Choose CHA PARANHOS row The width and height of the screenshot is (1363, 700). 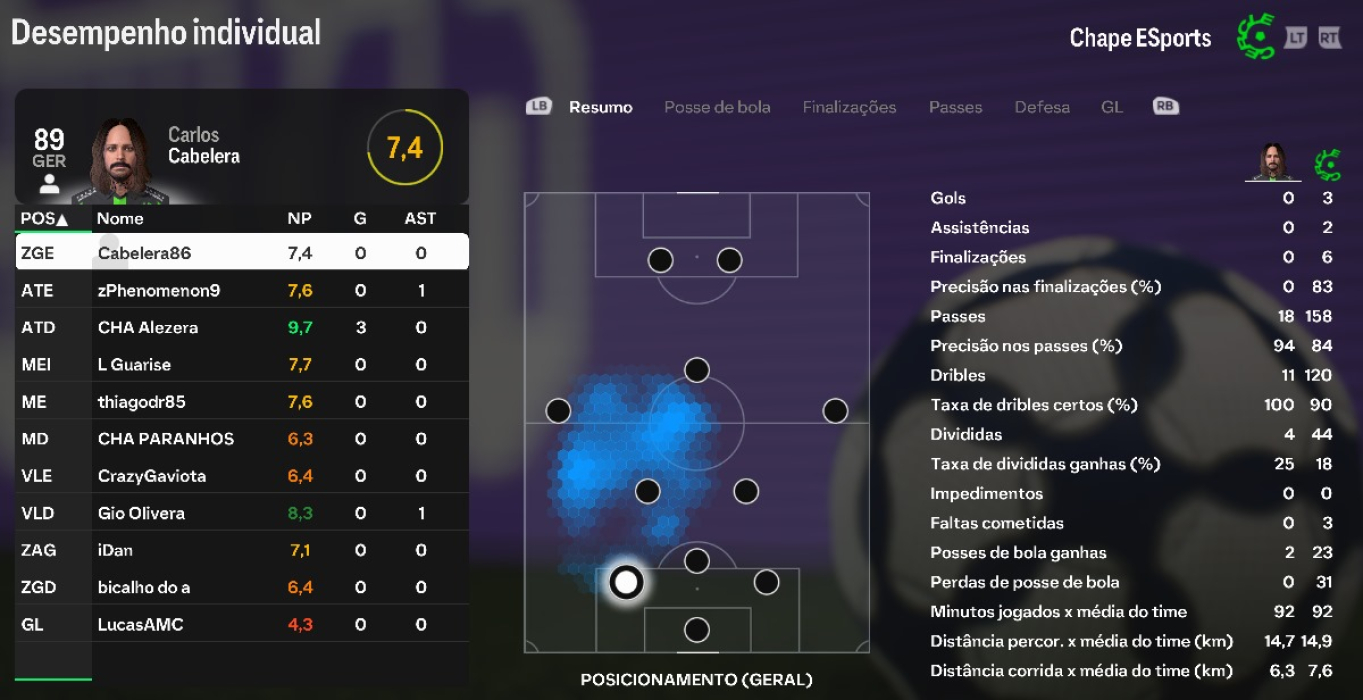click(242, 439)
